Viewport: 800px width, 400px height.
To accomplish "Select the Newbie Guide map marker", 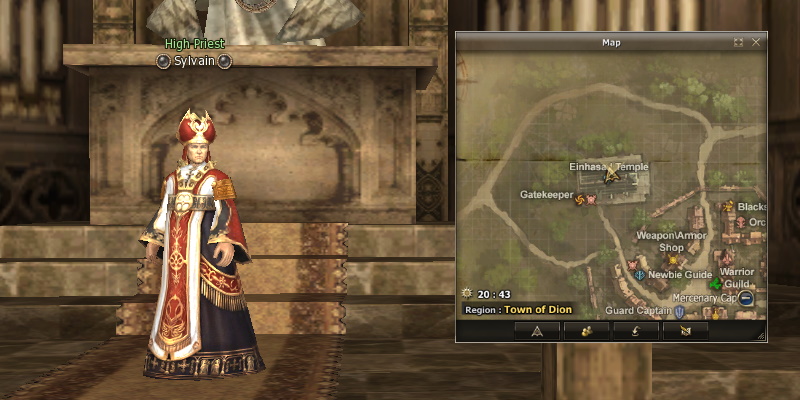I will pos(639,274).
